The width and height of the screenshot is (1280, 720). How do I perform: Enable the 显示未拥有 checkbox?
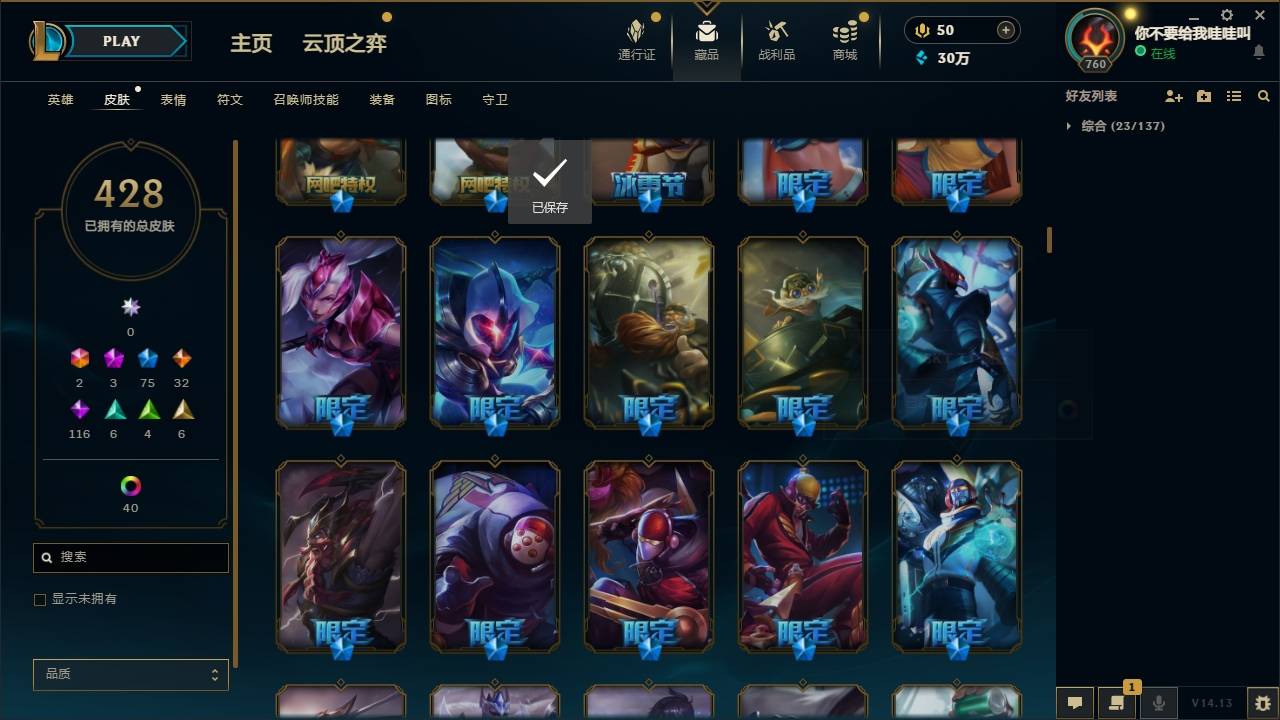pos(40,599)
